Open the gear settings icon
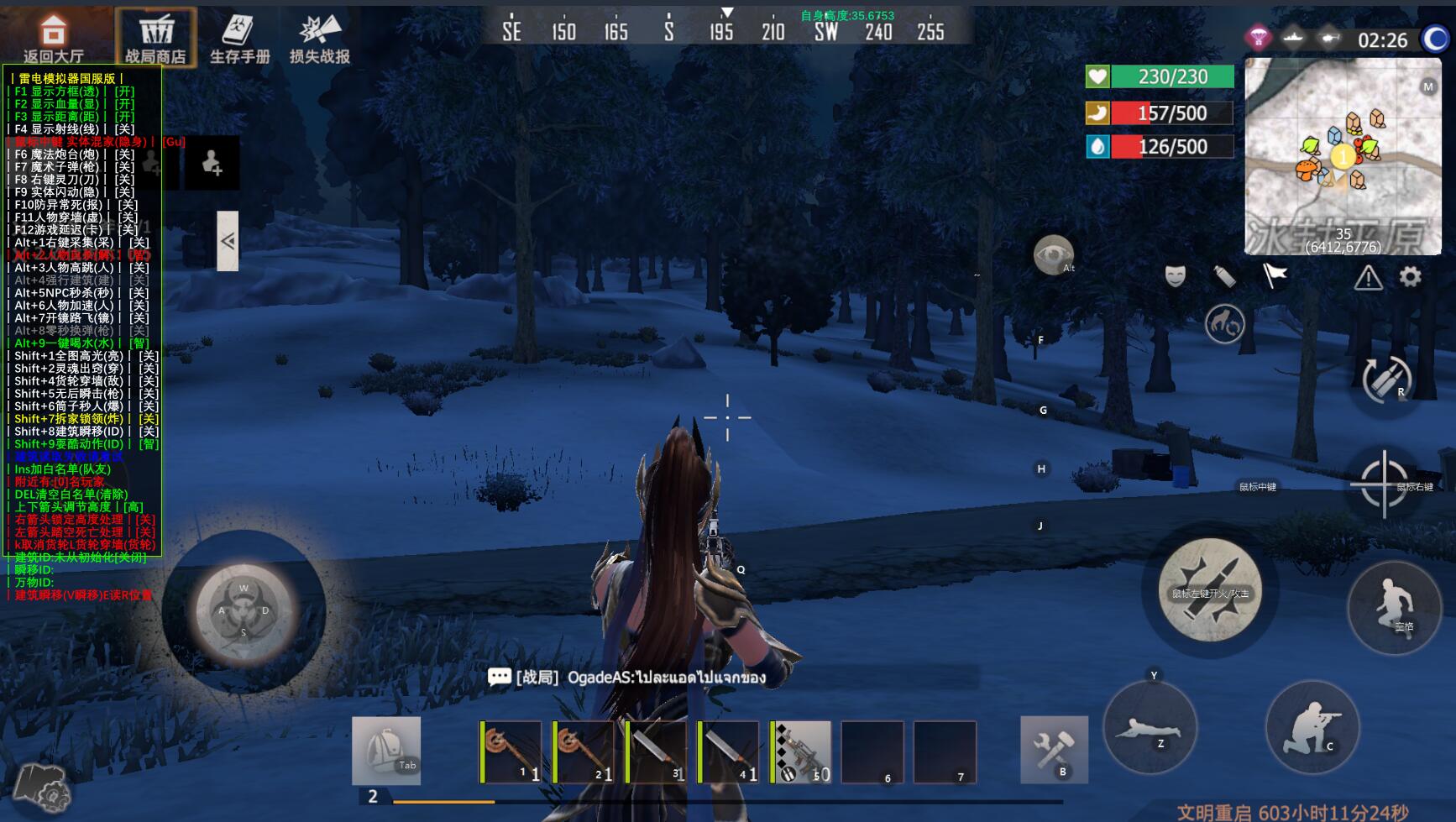 point(1411,276)
